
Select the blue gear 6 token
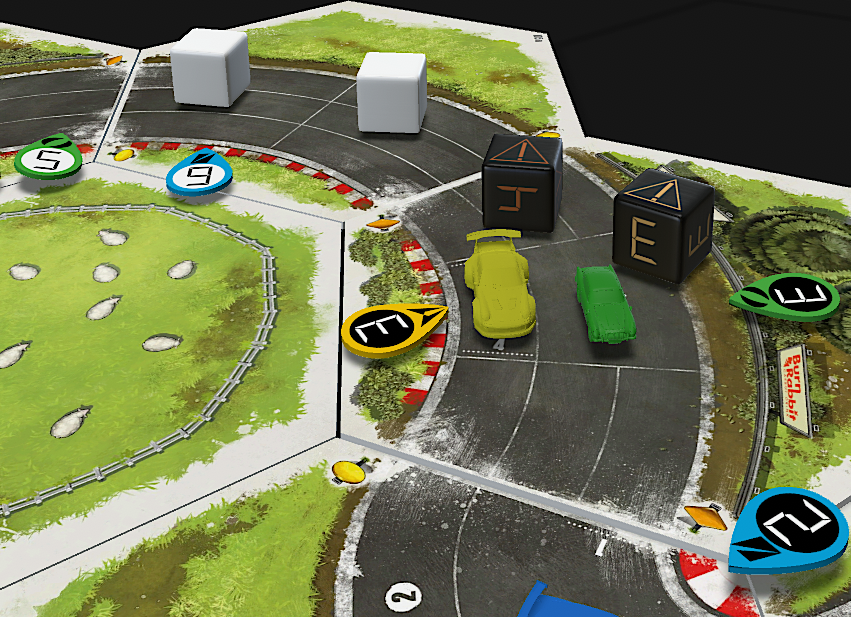201,173
